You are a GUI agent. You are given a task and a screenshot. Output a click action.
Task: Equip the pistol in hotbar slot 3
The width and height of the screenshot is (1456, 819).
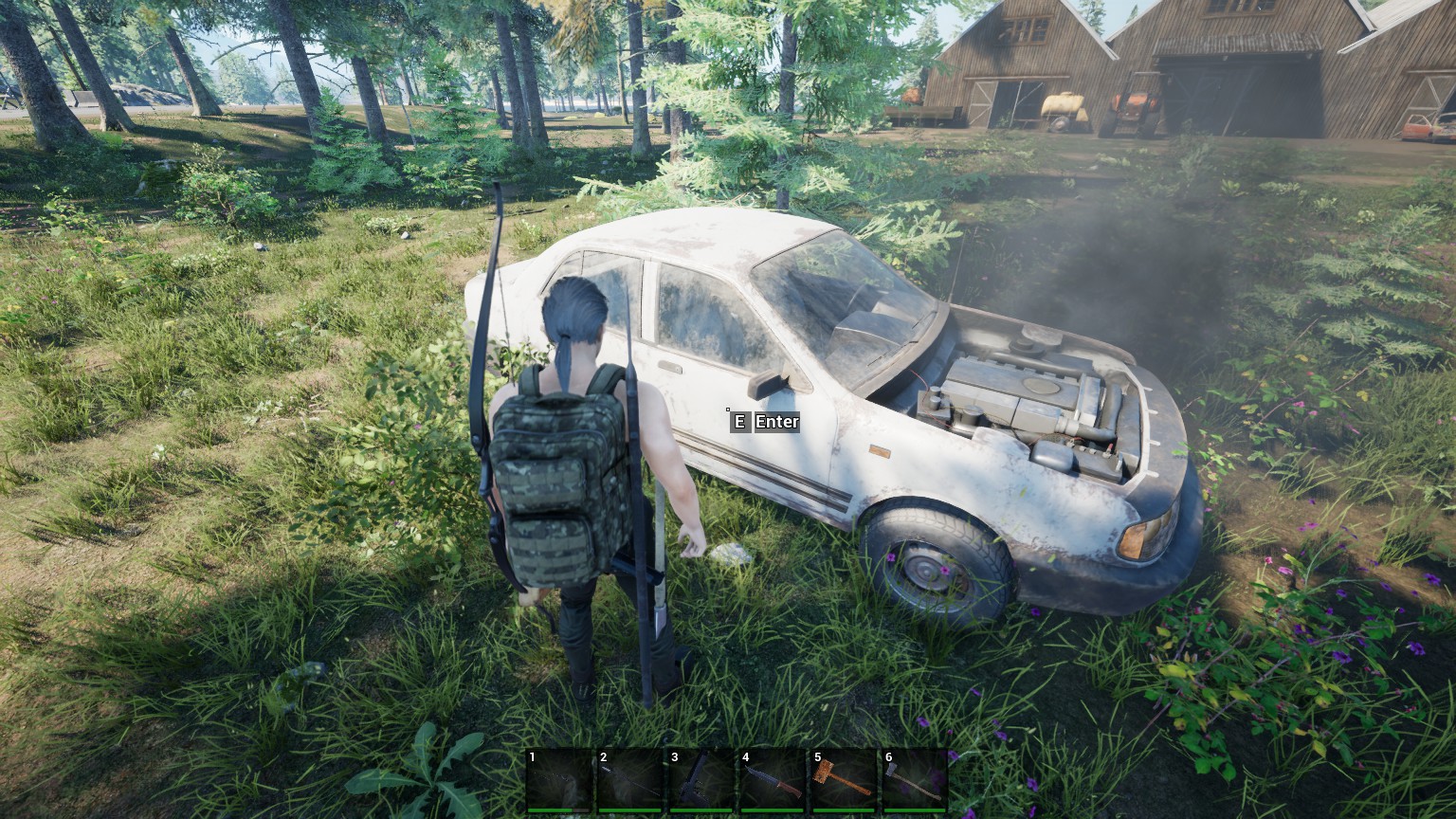(701, 781)
